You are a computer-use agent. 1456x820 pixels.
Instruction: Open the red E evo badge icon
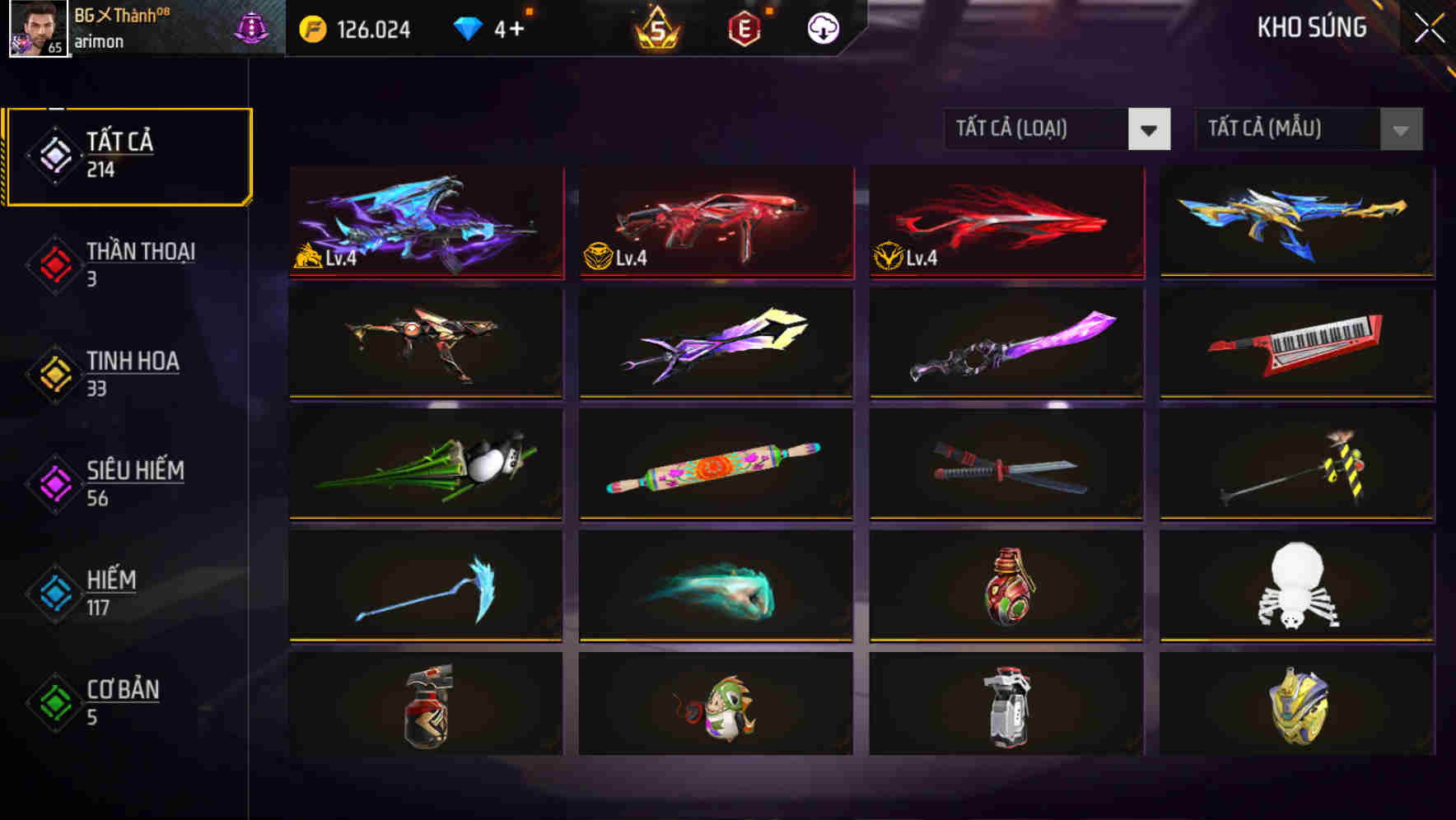[744, 27]
